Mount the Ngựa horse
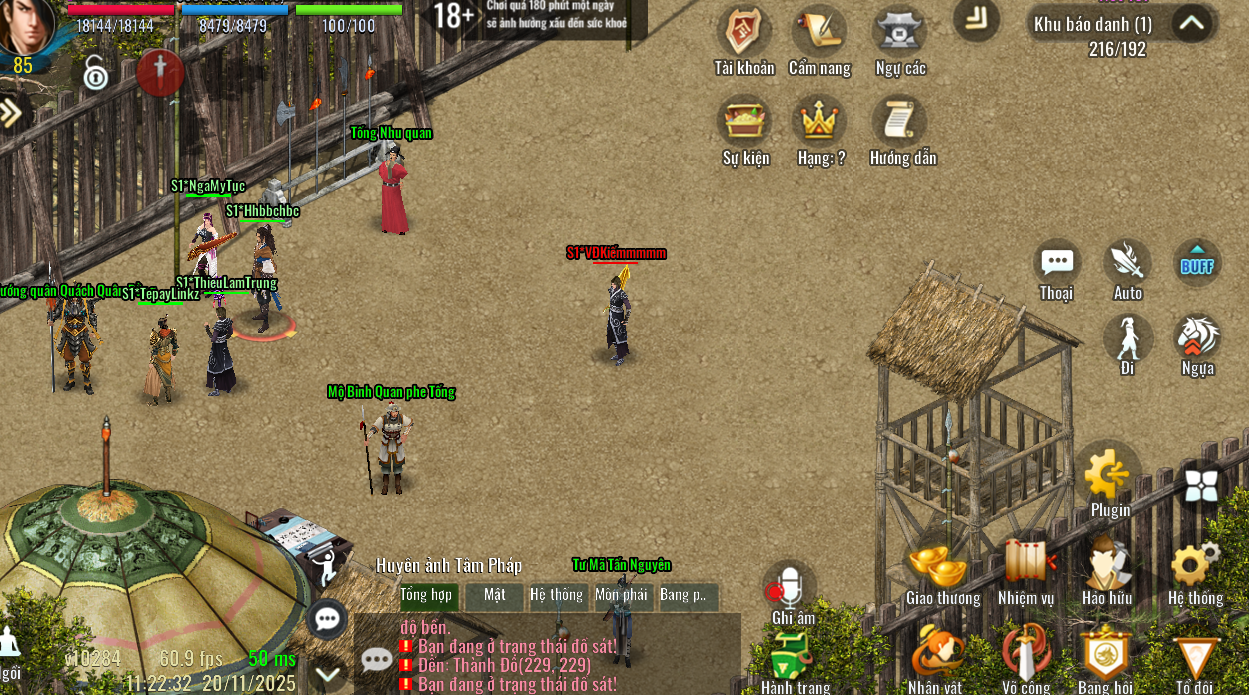The width and height of the screenshot is (1249, 695). coord(1197,338)
